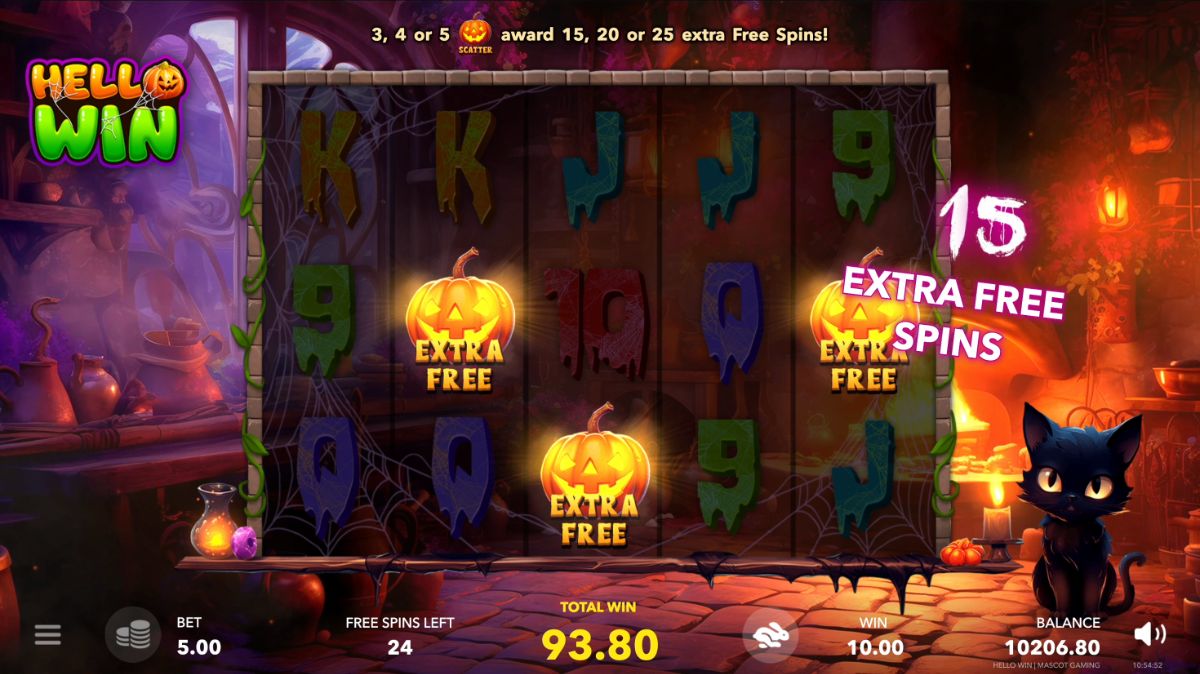
Task: Open the coin stack bet settings
Action: (133, 635)
